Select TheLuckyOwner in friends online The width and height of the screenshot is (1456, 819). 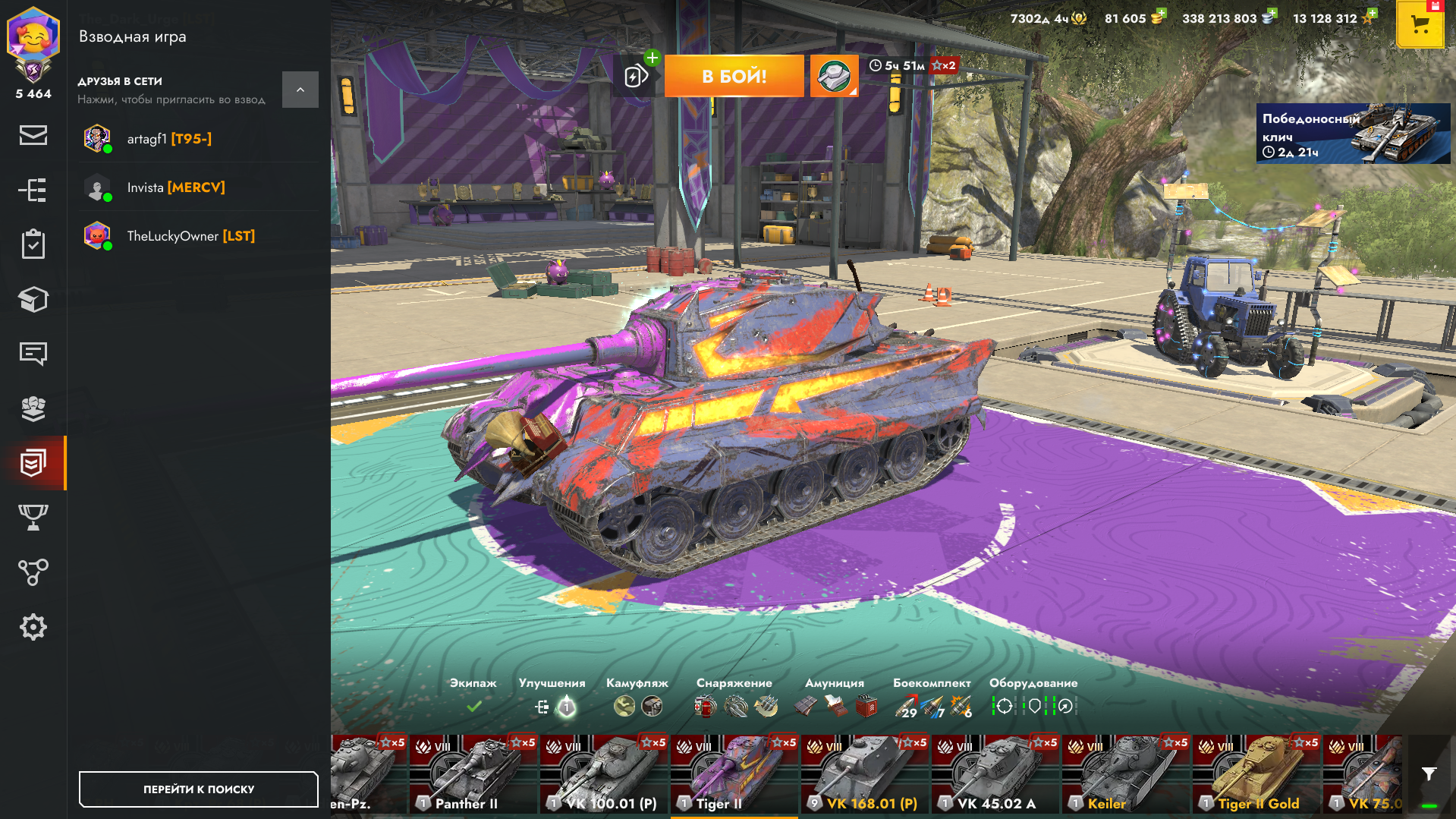point(190,236)
